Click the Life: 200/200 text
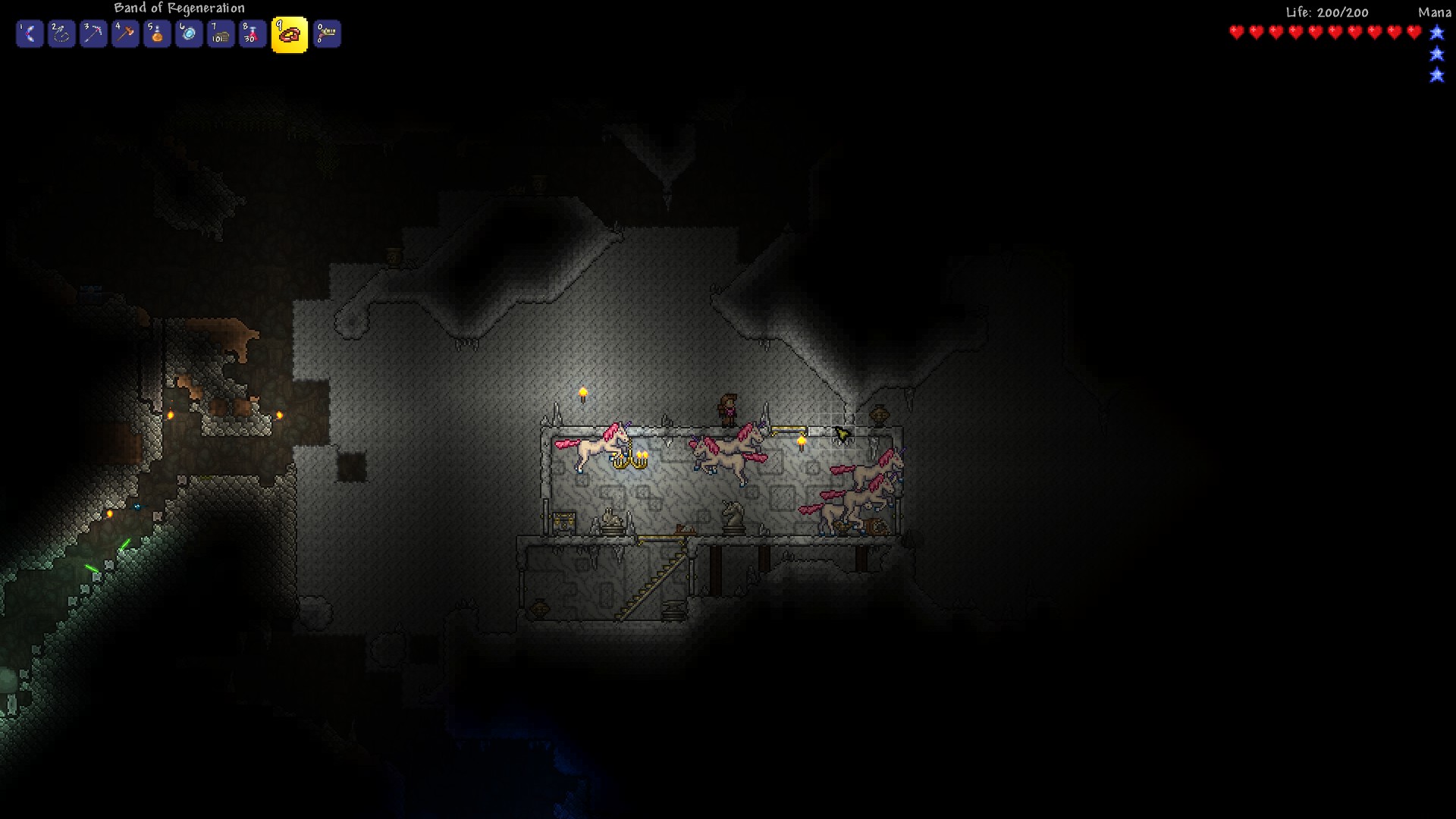The image size is (1456, 819). point(1326,12)
